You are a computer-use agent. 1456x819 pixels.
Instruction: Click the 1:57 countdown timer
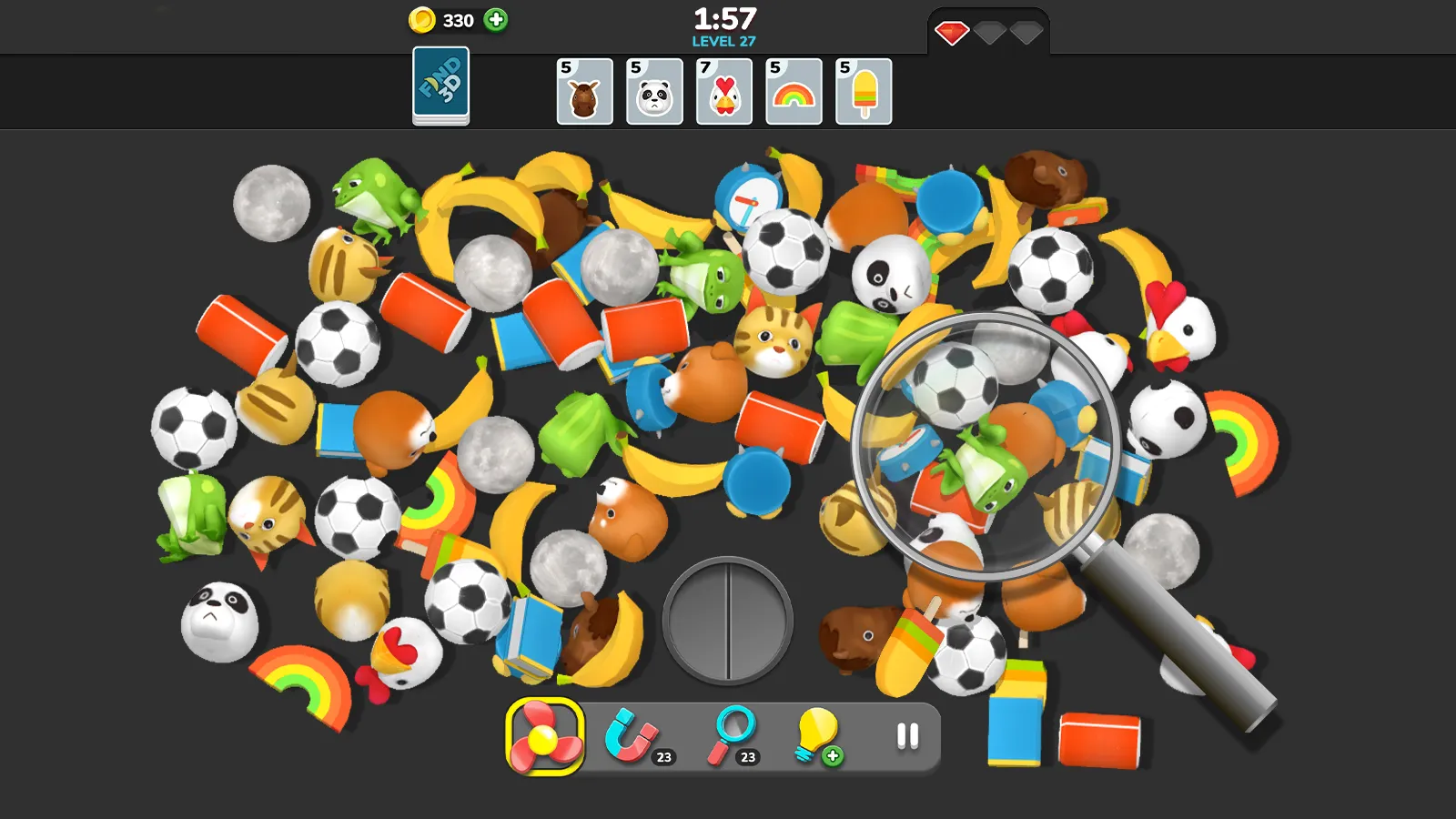[x=725, y=16]
